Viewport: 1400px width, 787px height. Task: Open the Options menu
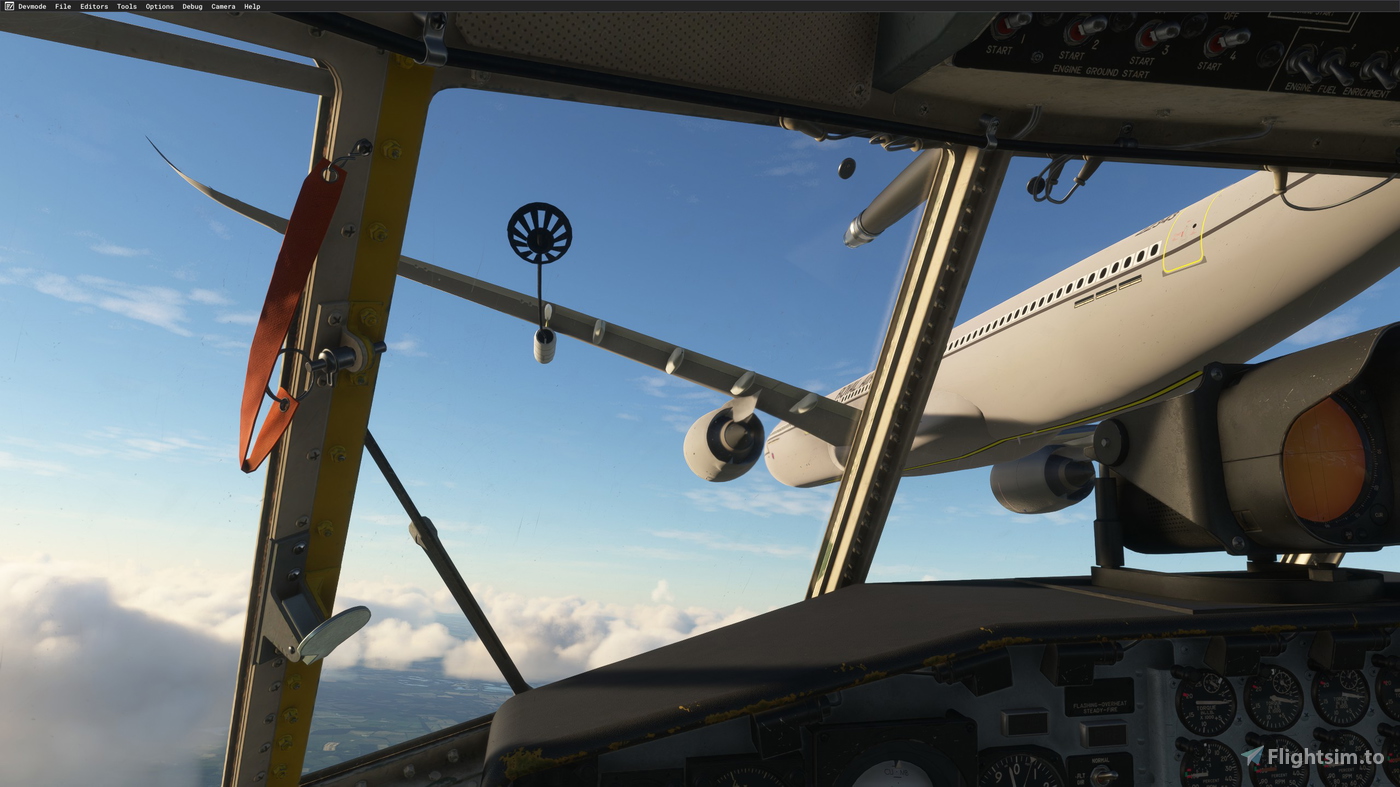(159, 6)
